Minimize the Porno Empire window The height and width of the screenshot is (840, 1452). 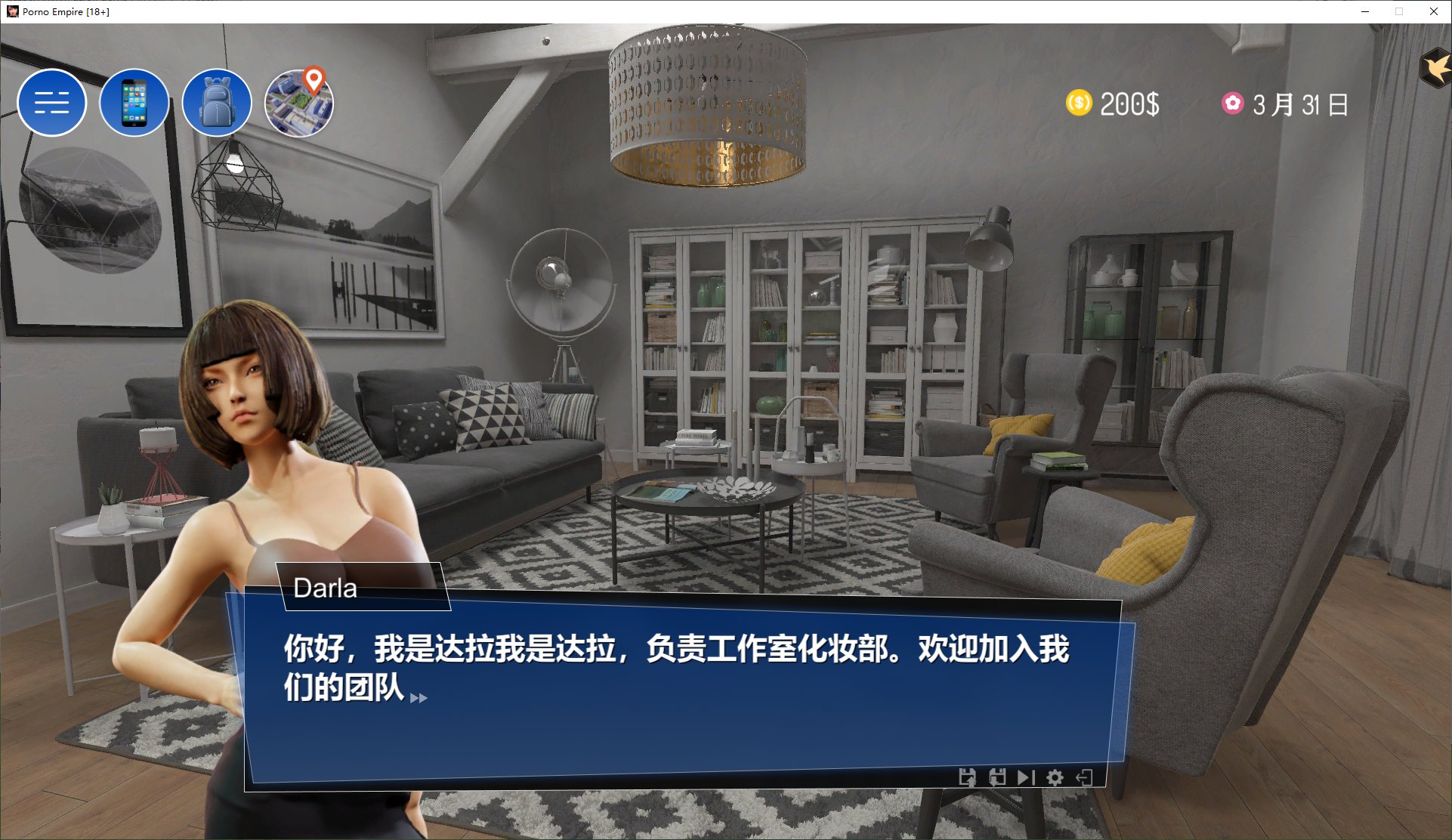[x=1364, y=12]
